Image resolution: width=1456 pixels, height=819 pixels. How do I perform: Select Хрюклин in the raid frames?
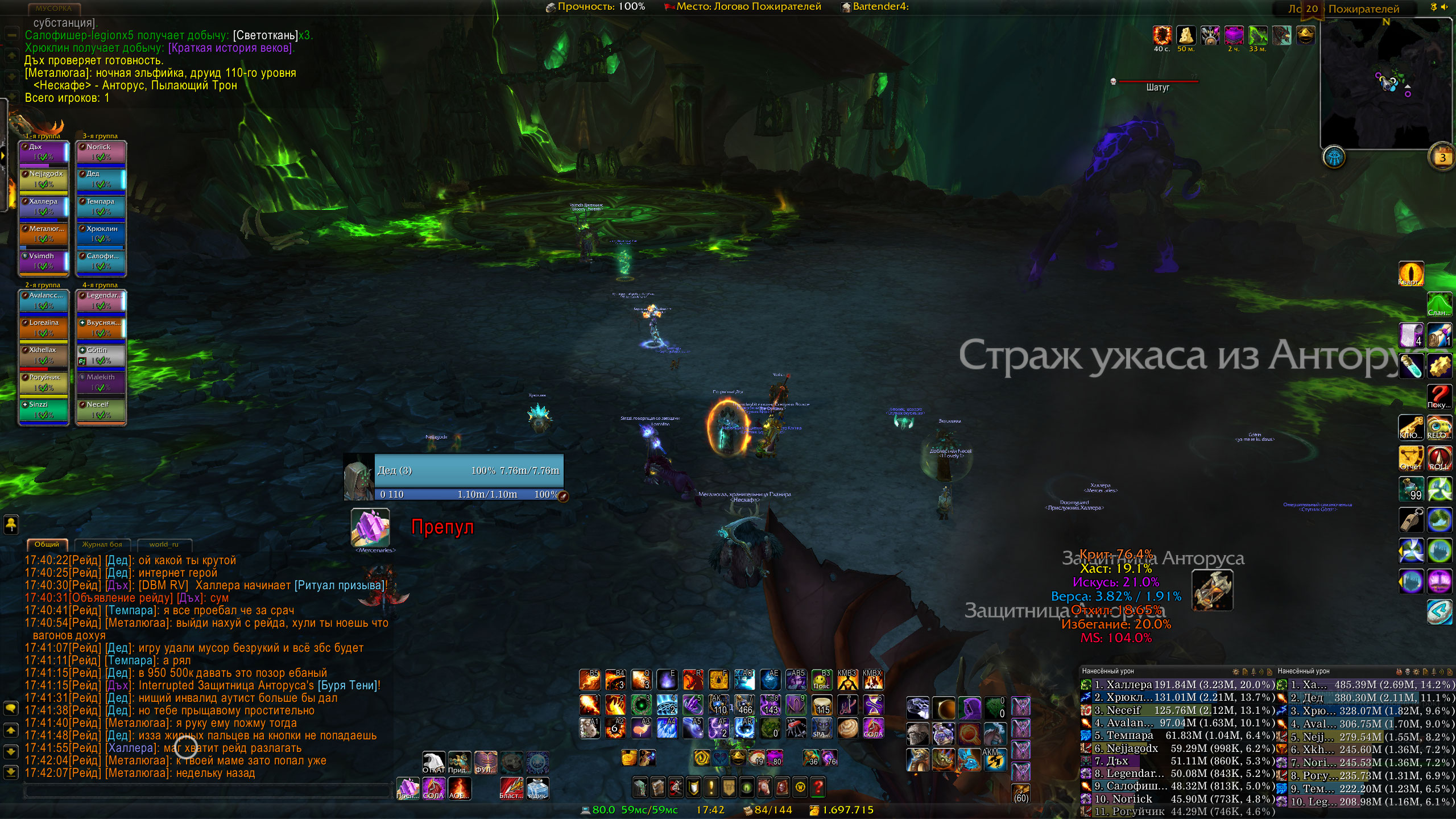[x=101, y=233]
